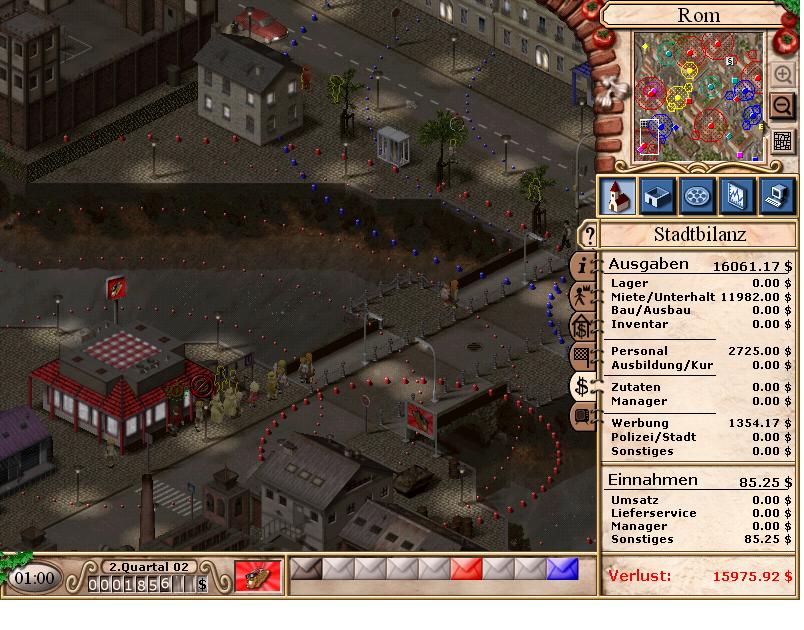Switch to the checkered flag tab
The height and width of the screenshot is (630, 804).
[x=581, y=355]
